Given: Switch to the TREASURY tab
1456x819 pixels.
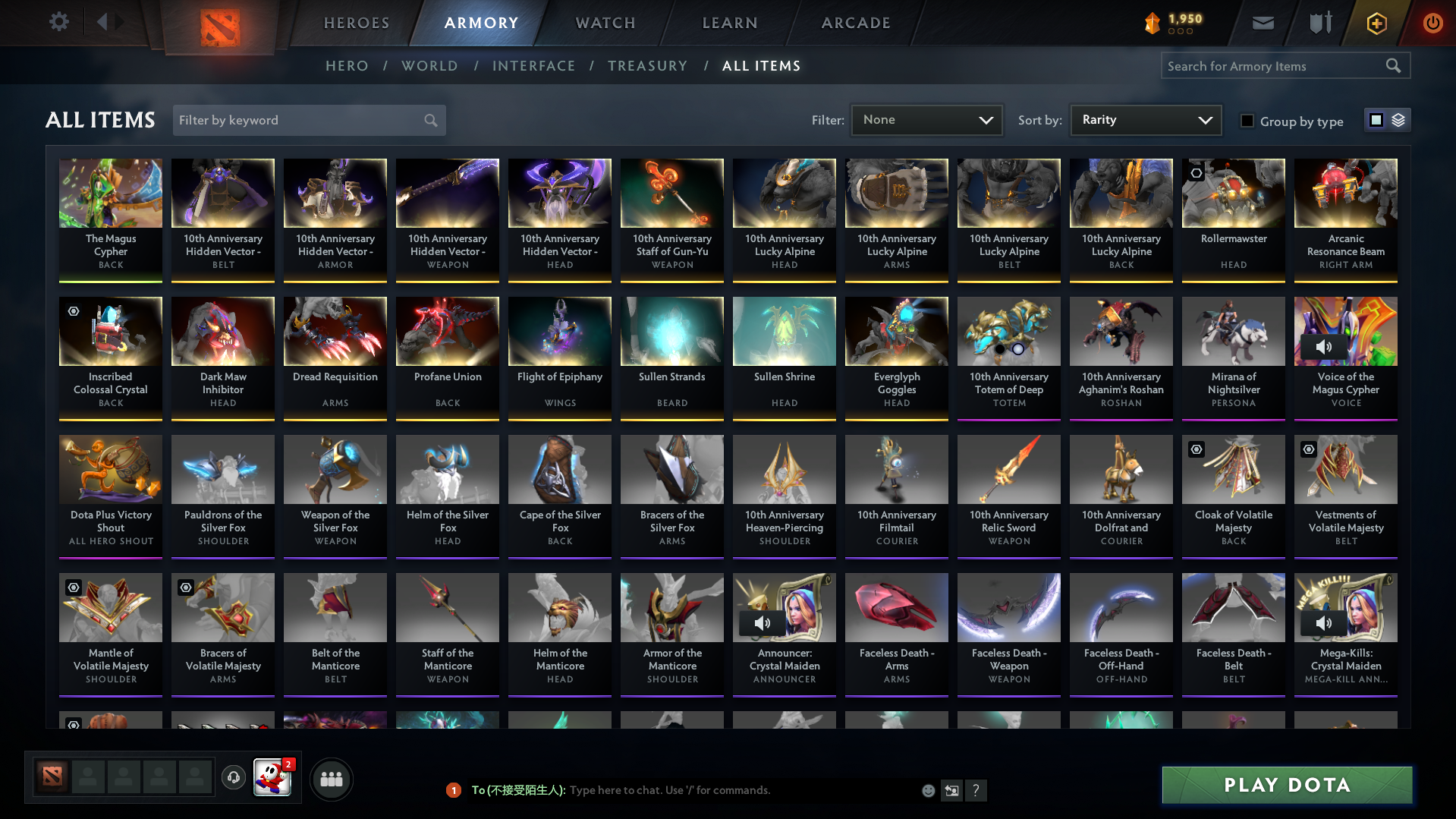Looking at the screenshot, I should pyautogui.click(x=647, y=66).
